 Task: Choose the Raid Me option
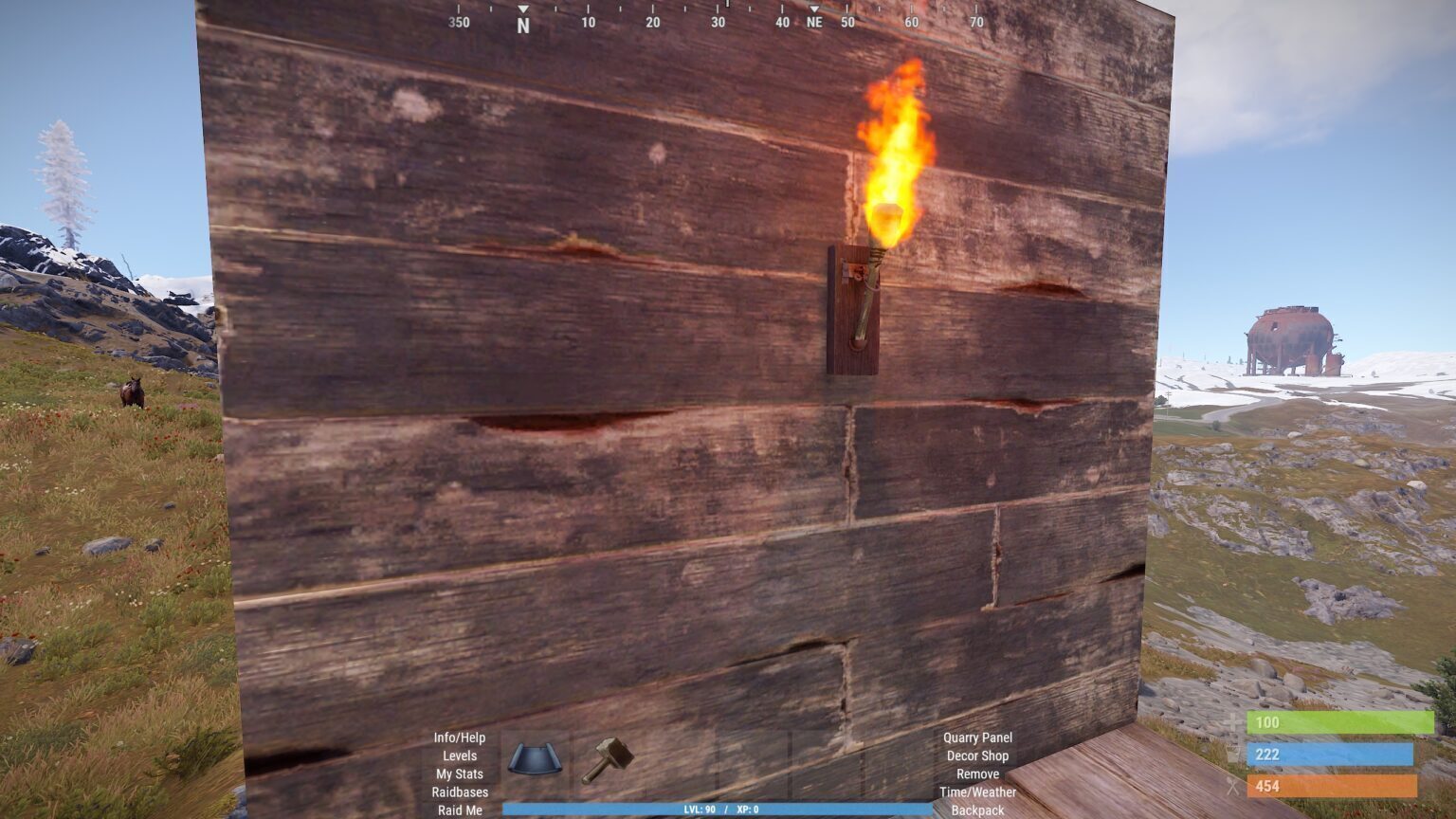tap(460, 810)
